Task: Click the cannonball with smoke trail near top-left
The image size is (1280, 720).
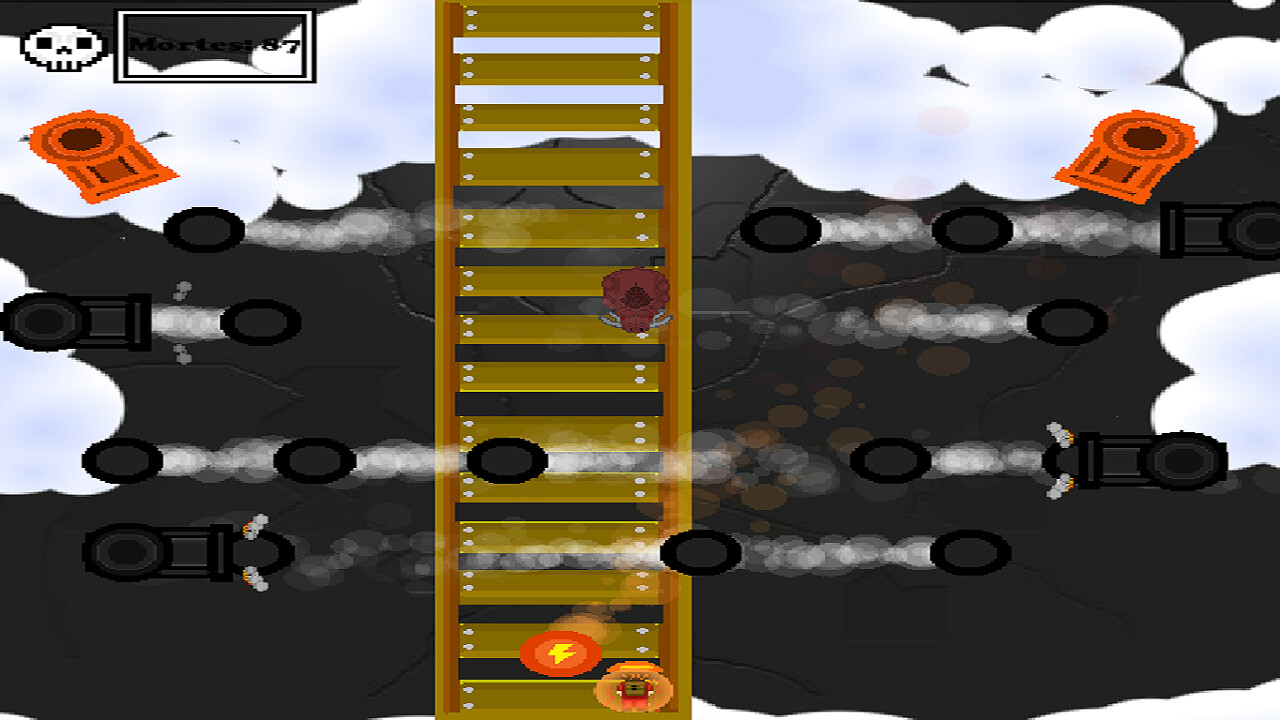Action: pyautogui.click(x=206, y=231)
